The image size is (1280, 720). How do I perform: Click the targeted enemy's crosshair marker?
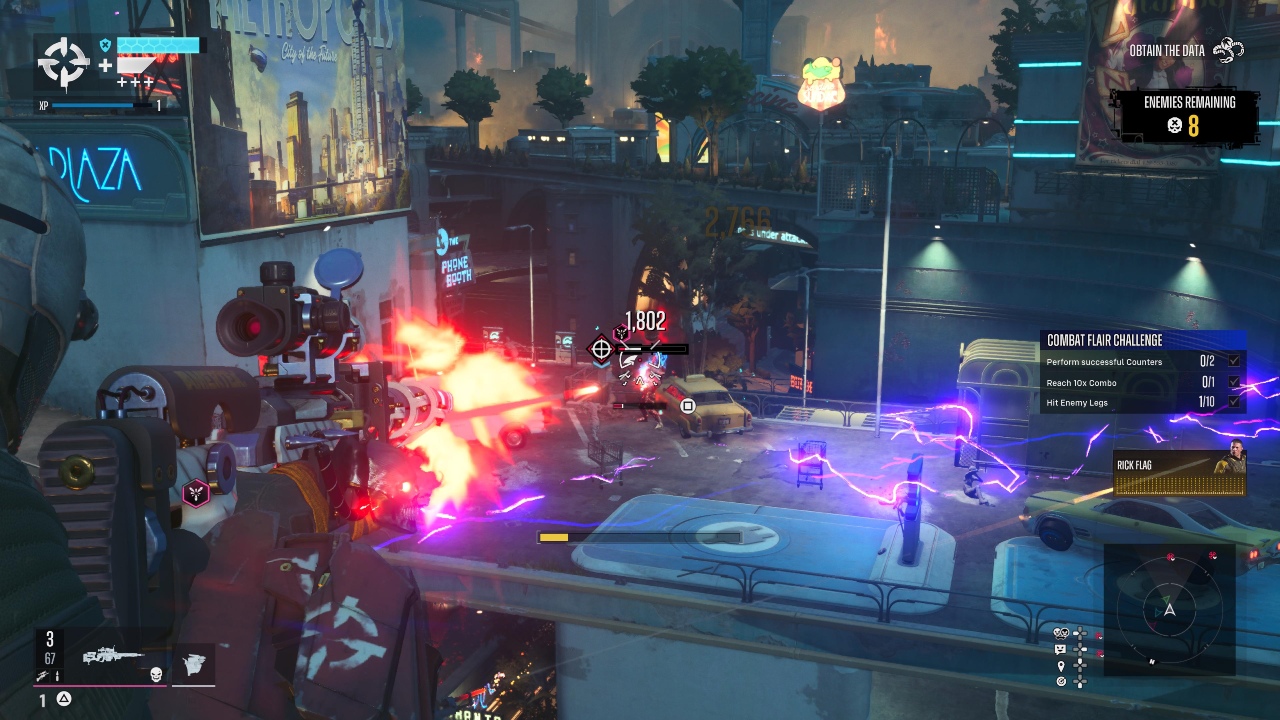coord(600,349)
